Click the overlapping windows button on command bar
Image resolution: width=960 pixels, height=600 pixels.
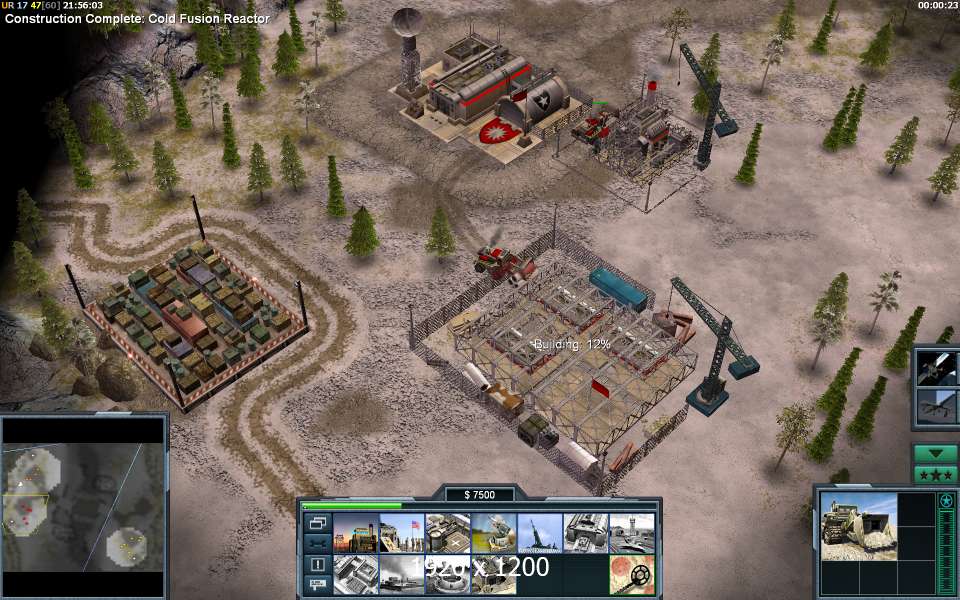click(x=317, y=523)
